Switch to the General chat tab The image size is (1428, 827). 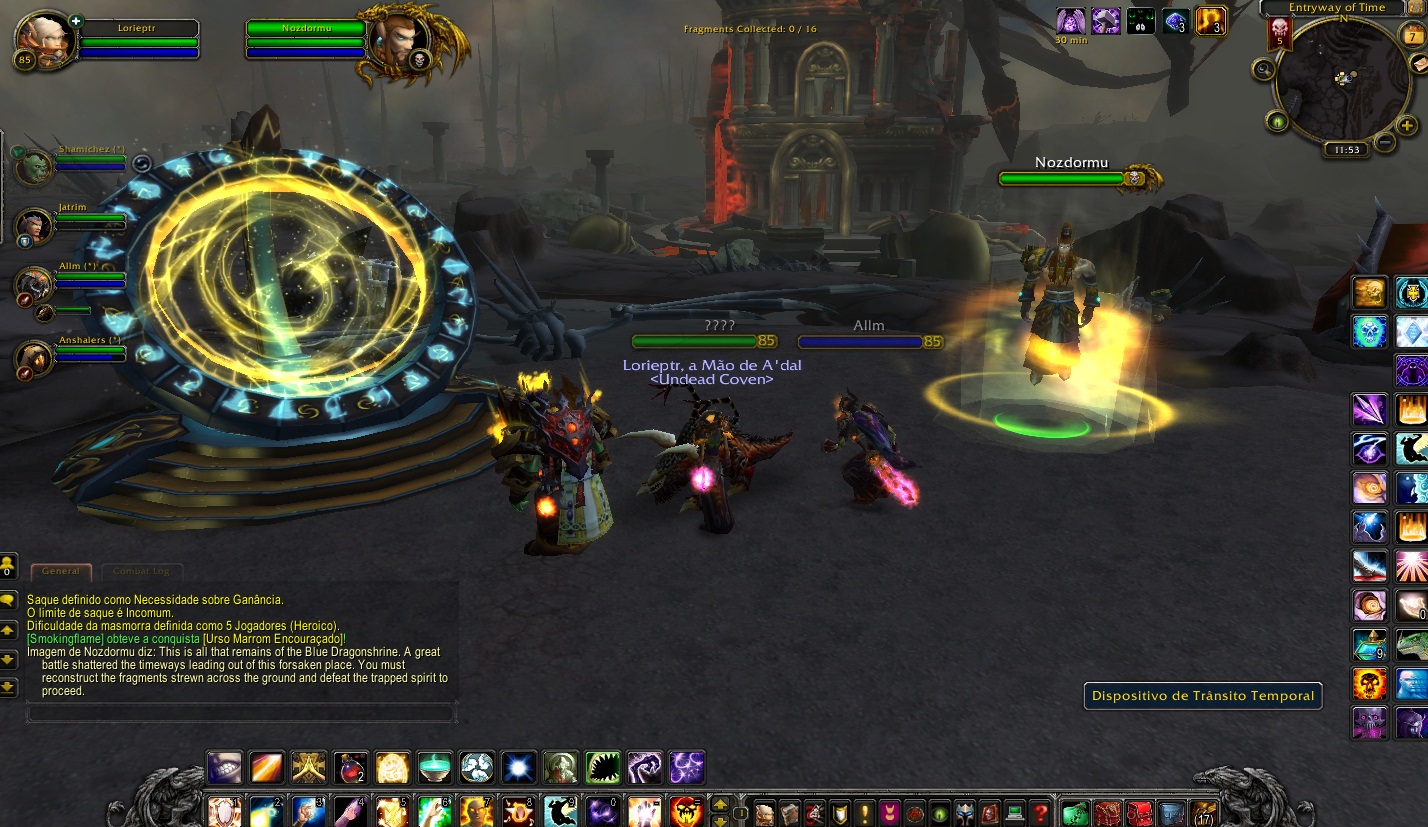[x=61, y=571]
